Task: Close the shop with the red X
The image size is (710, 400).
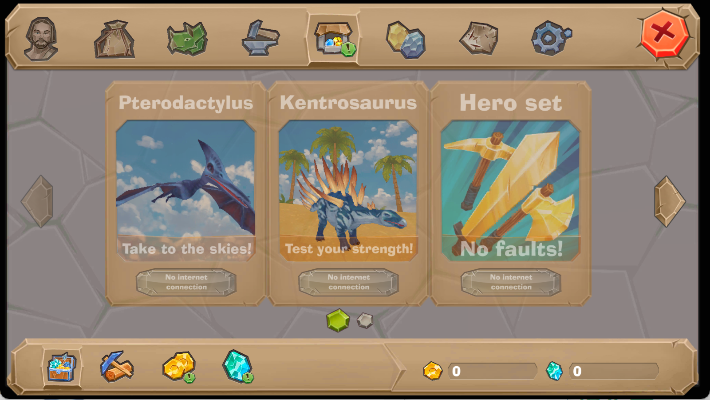Action: (x=663, y=35)
